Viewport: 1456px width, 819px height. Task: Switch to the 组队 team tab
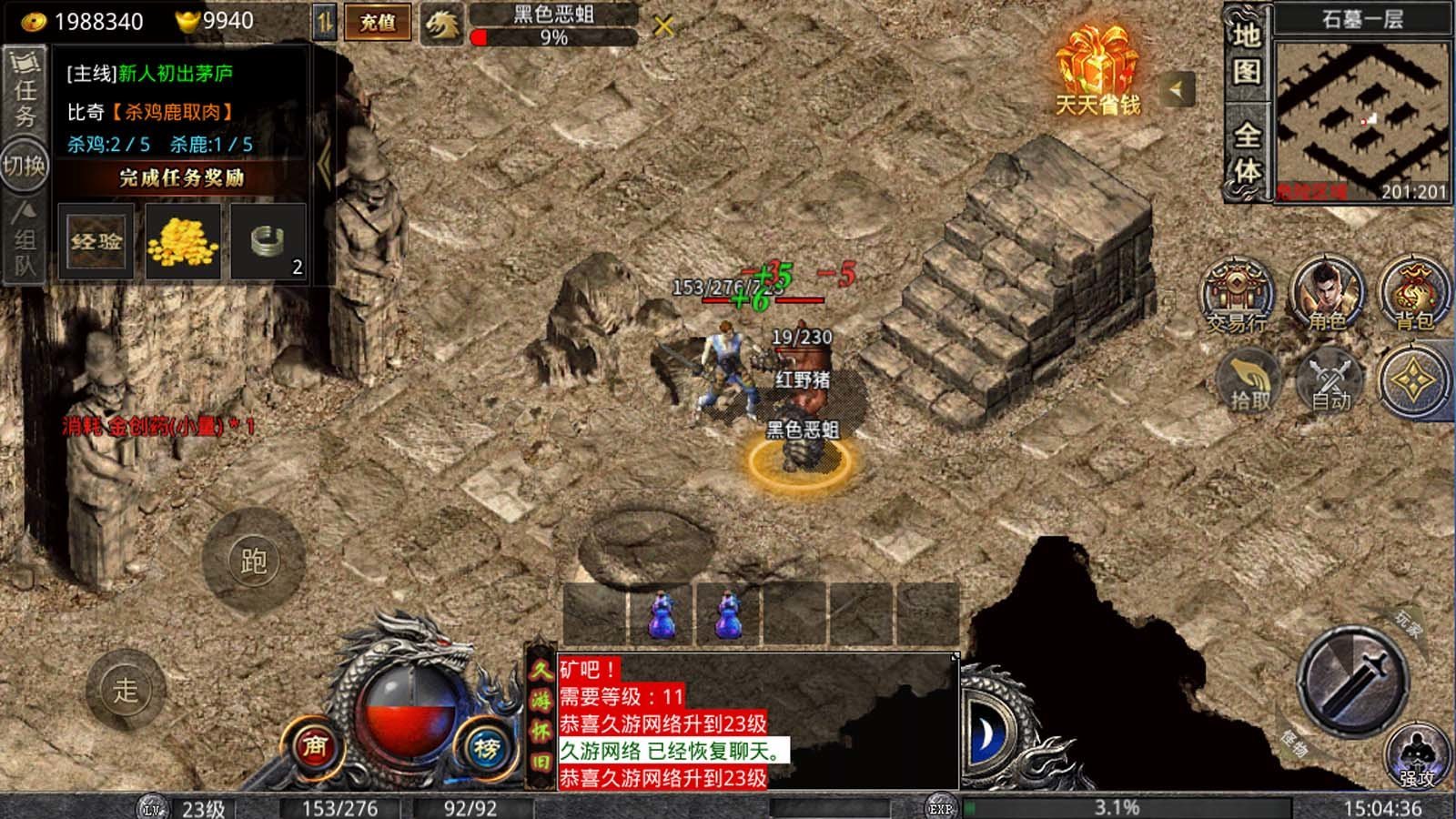point(25,239)
